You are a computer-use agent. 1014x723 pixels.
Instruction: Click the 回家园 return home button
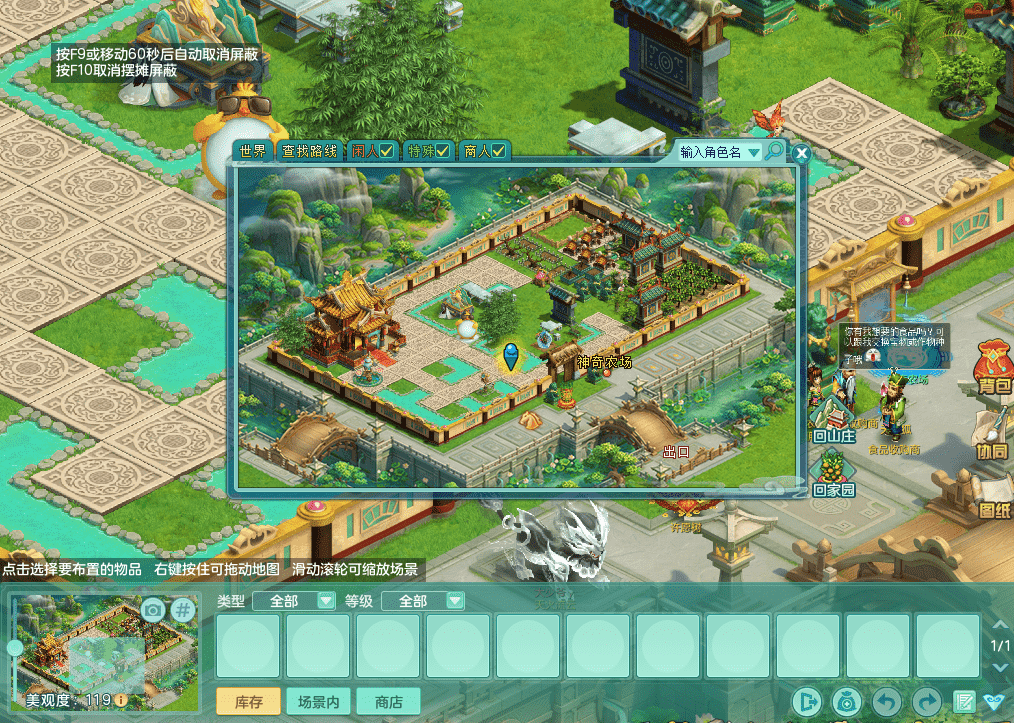coord(832,474)
